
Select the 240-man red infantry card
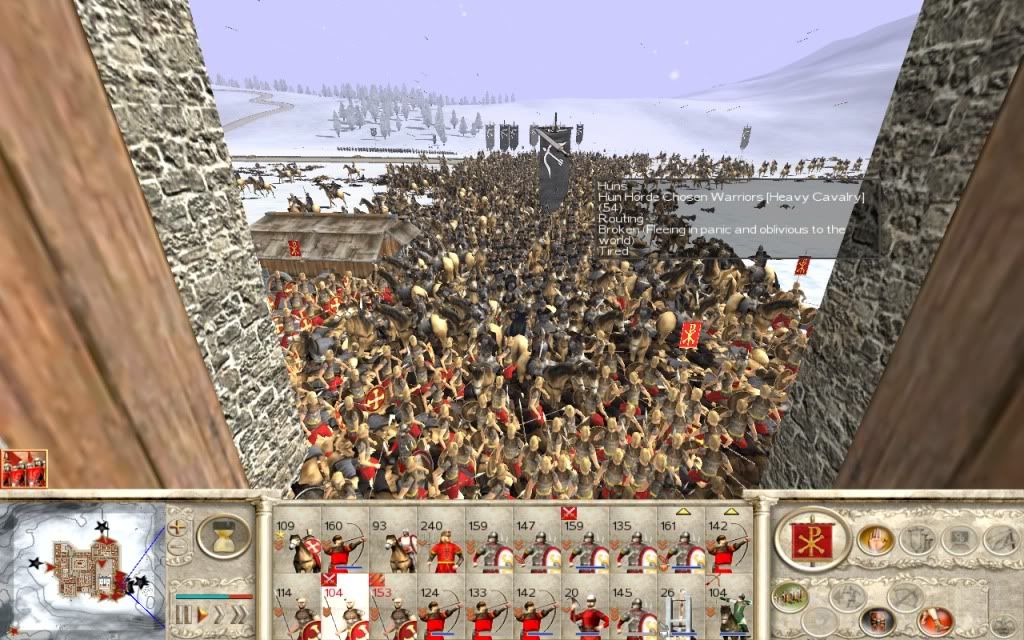pyautogui.click(x=442, y=546)
